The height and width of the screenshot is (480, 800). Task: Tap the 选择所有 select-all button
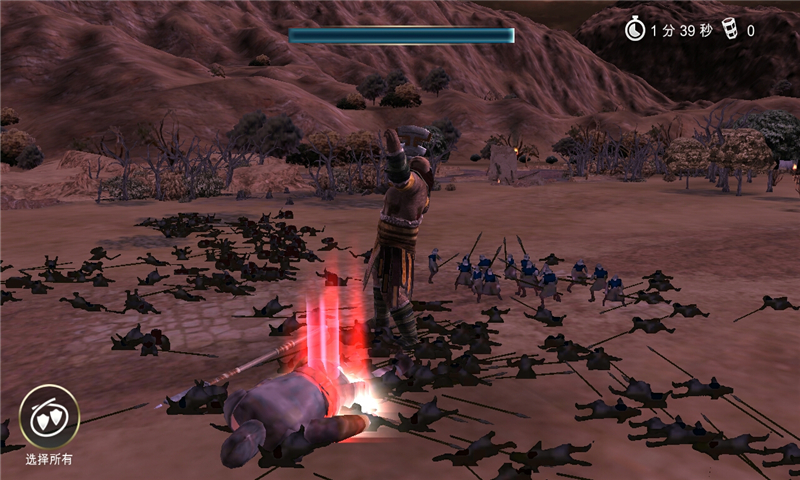(x=49, y=417)
